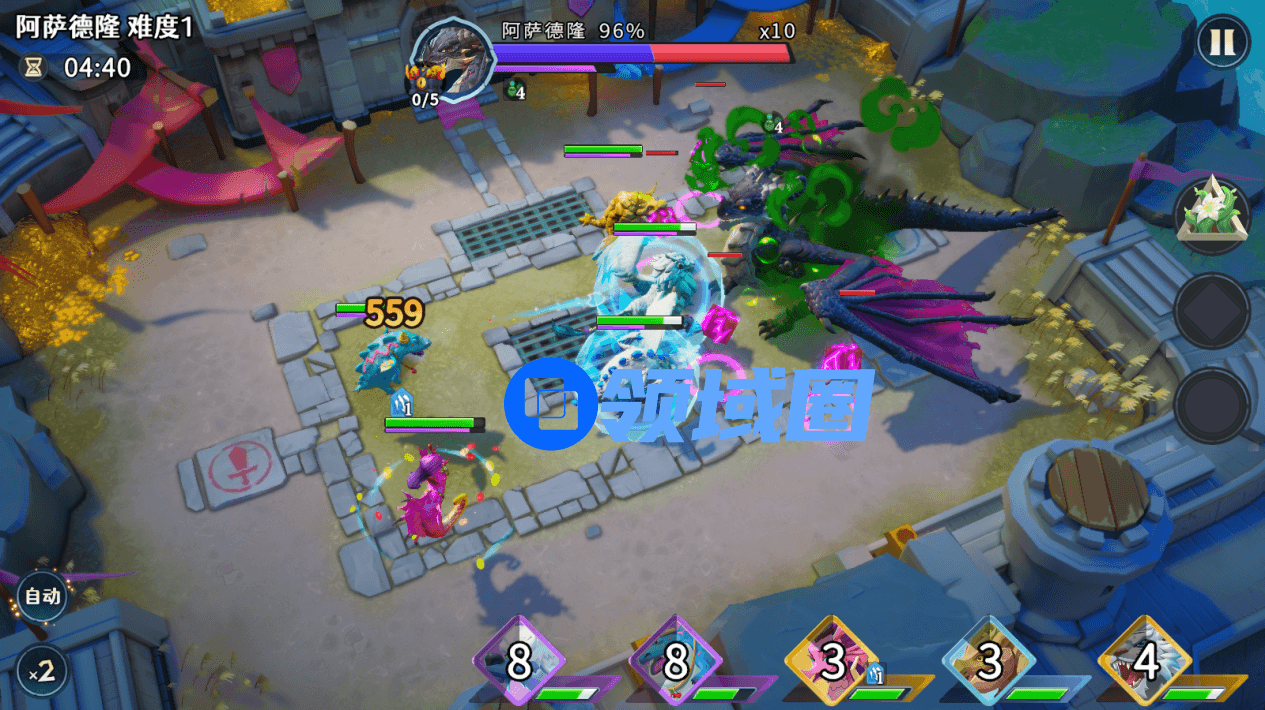The height and width of the screenshot is (710, 1265).
Task: Activate the white flower triangle item
Action: (1212, 212)
